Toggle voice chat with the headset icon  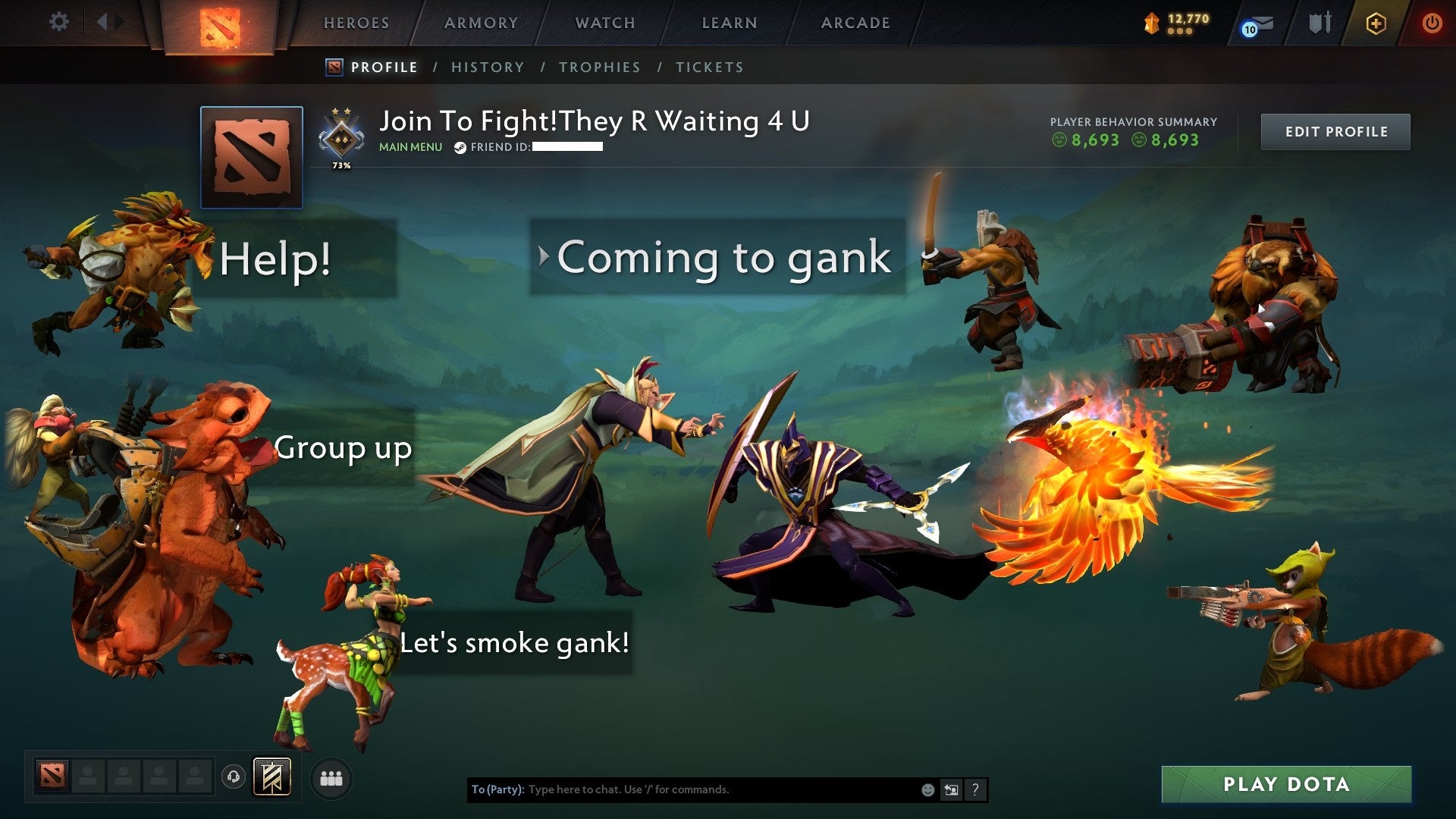click(x=232, y=777)
